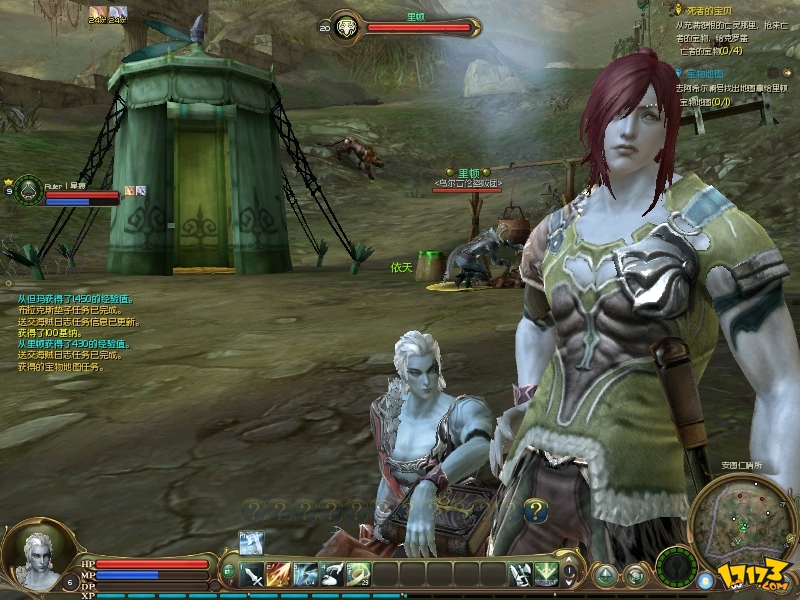Viewport: 800px width, 600px height.
Task: Click the green downward arrow skill icon
Action: coord(545,575)
